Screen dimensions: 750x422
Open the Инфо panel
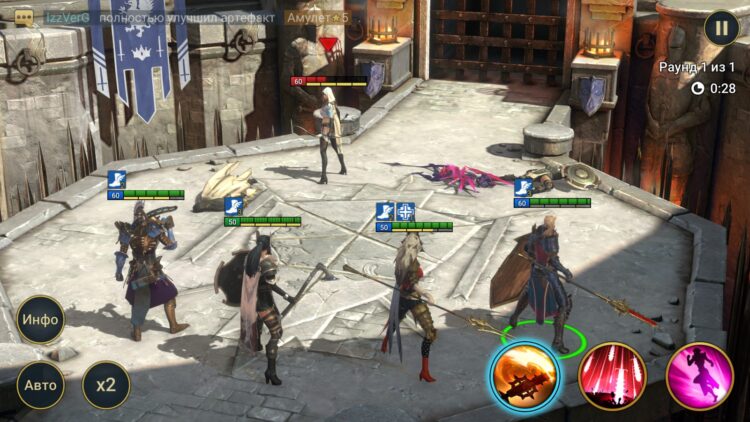coord(41,320)
